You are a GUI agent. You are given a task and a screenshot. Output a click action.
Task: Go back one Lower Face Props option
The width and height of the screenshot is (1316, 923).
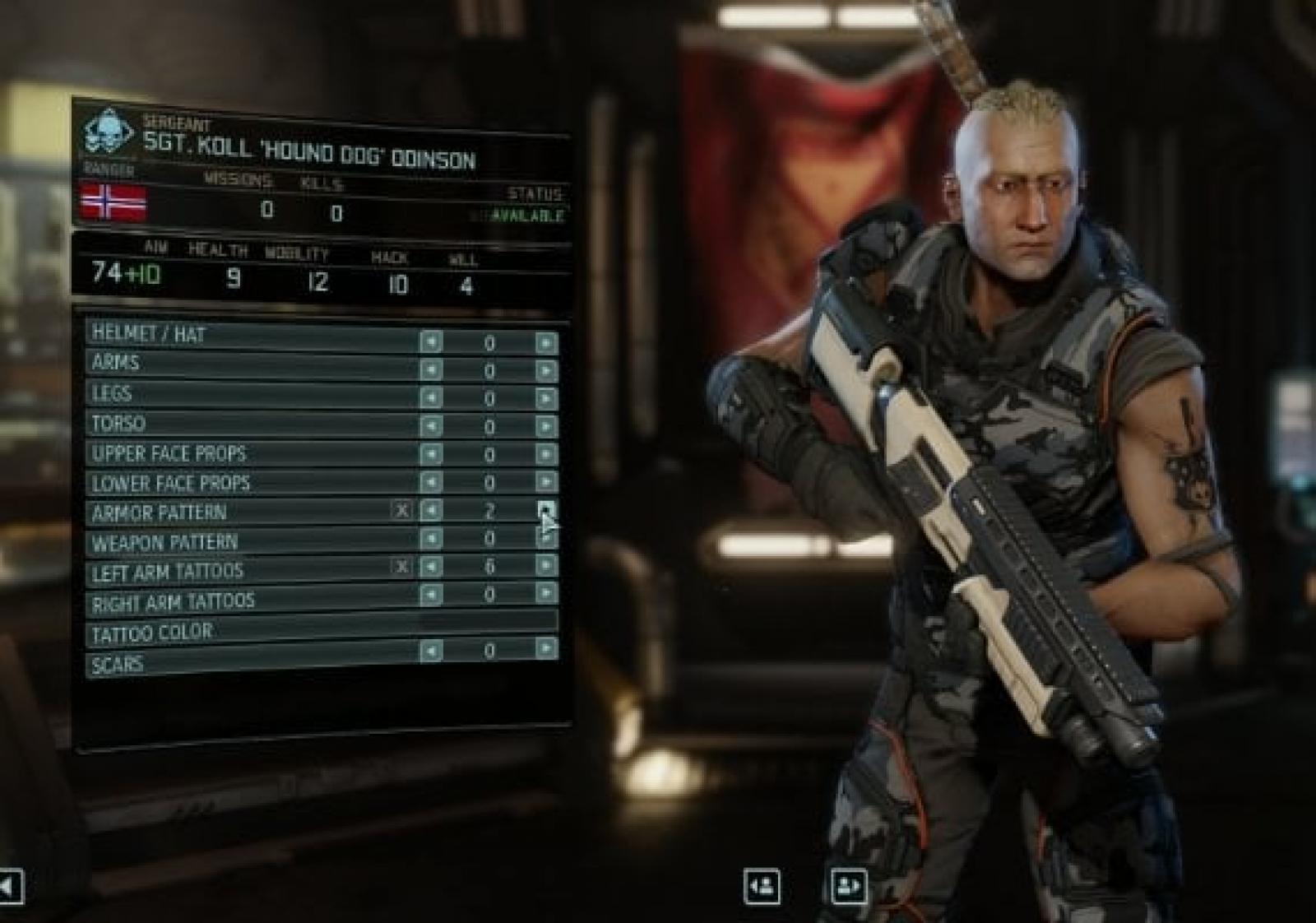430,482
